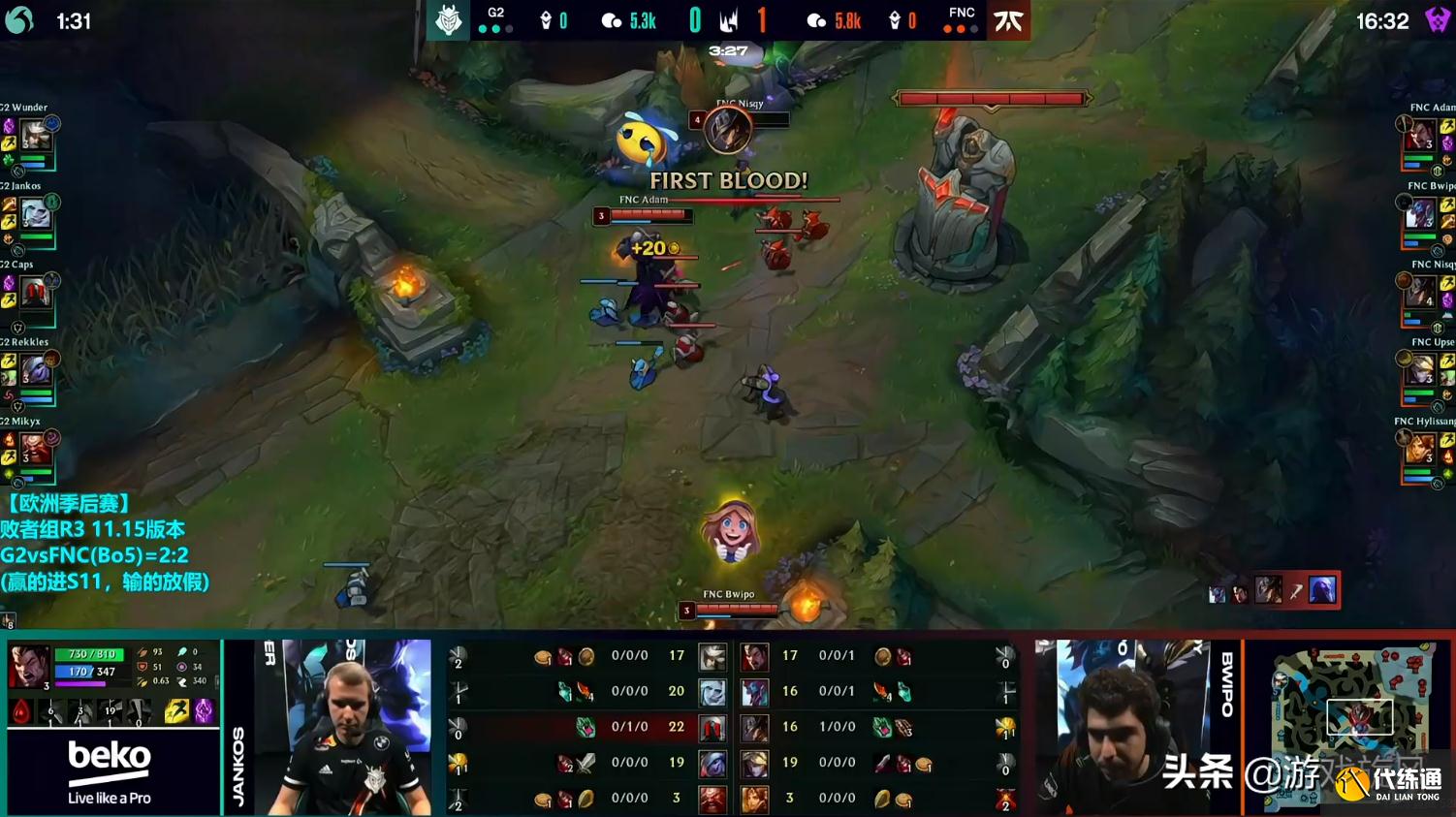Click FNC's dragon counter icon showing 0
Viewport: 1456px width, 817px height.
[x=896, y=19]
